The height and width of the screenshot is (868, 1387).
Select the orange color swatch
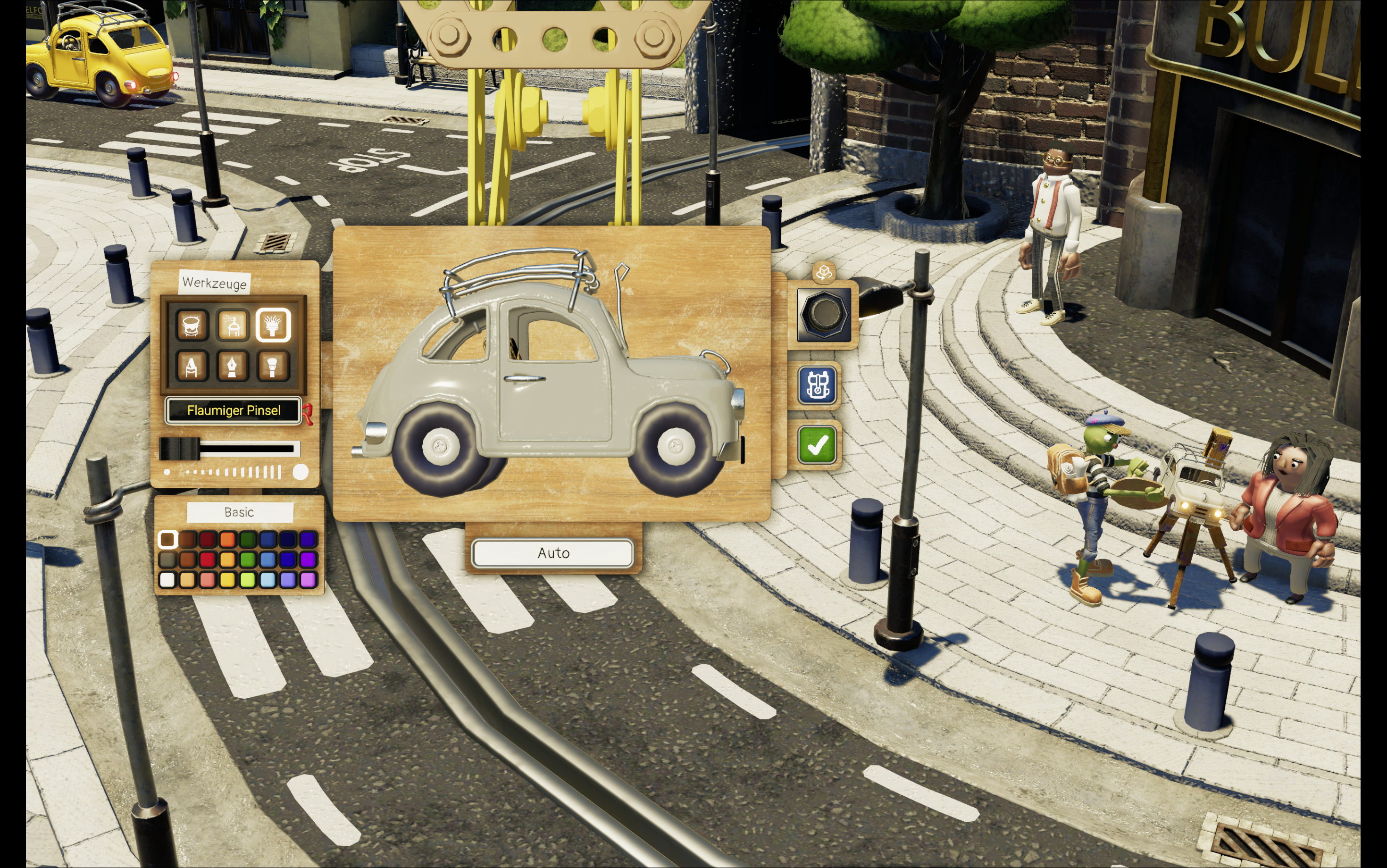(x=227, y=540)
